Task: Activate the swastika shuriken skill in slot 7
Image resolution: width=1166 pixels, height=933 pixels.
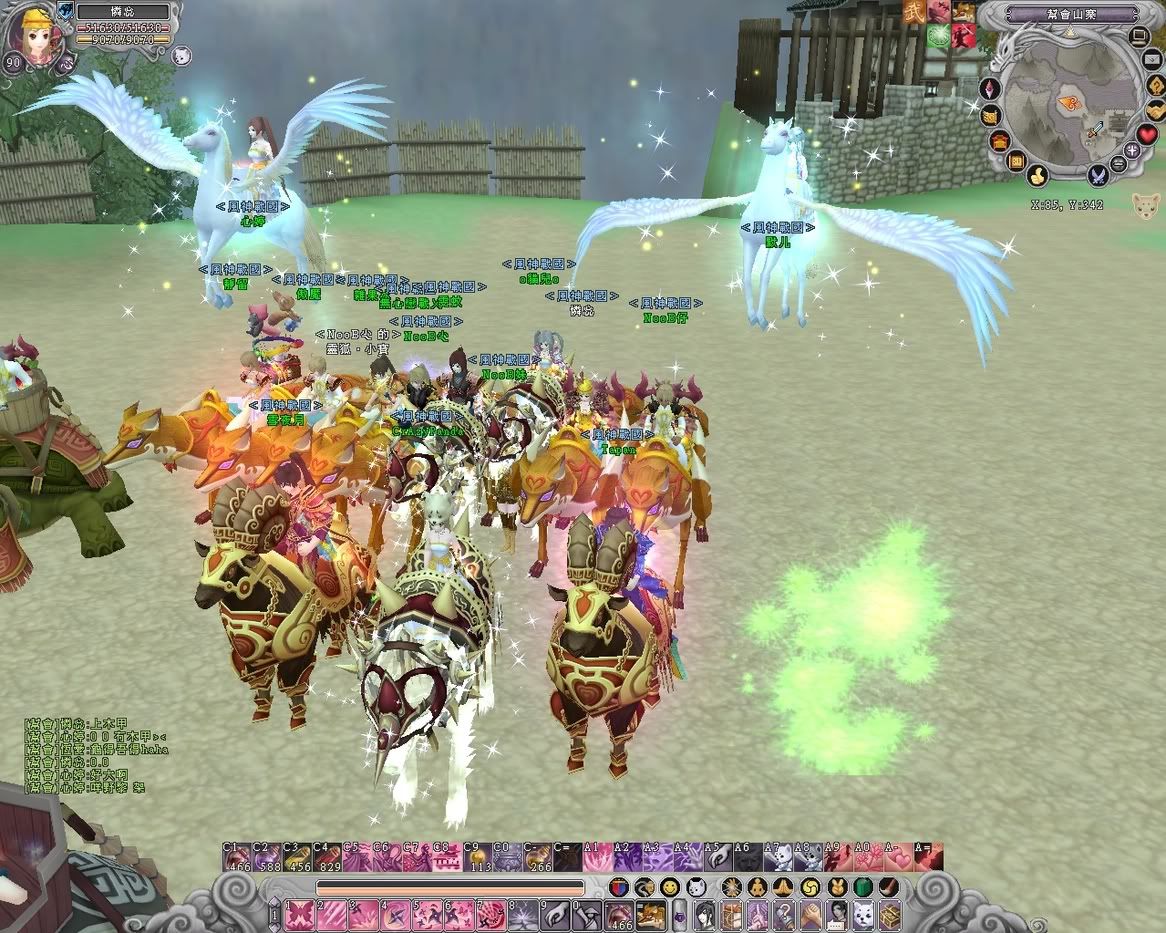Action: pyautogui.click(x=491, y=913)
